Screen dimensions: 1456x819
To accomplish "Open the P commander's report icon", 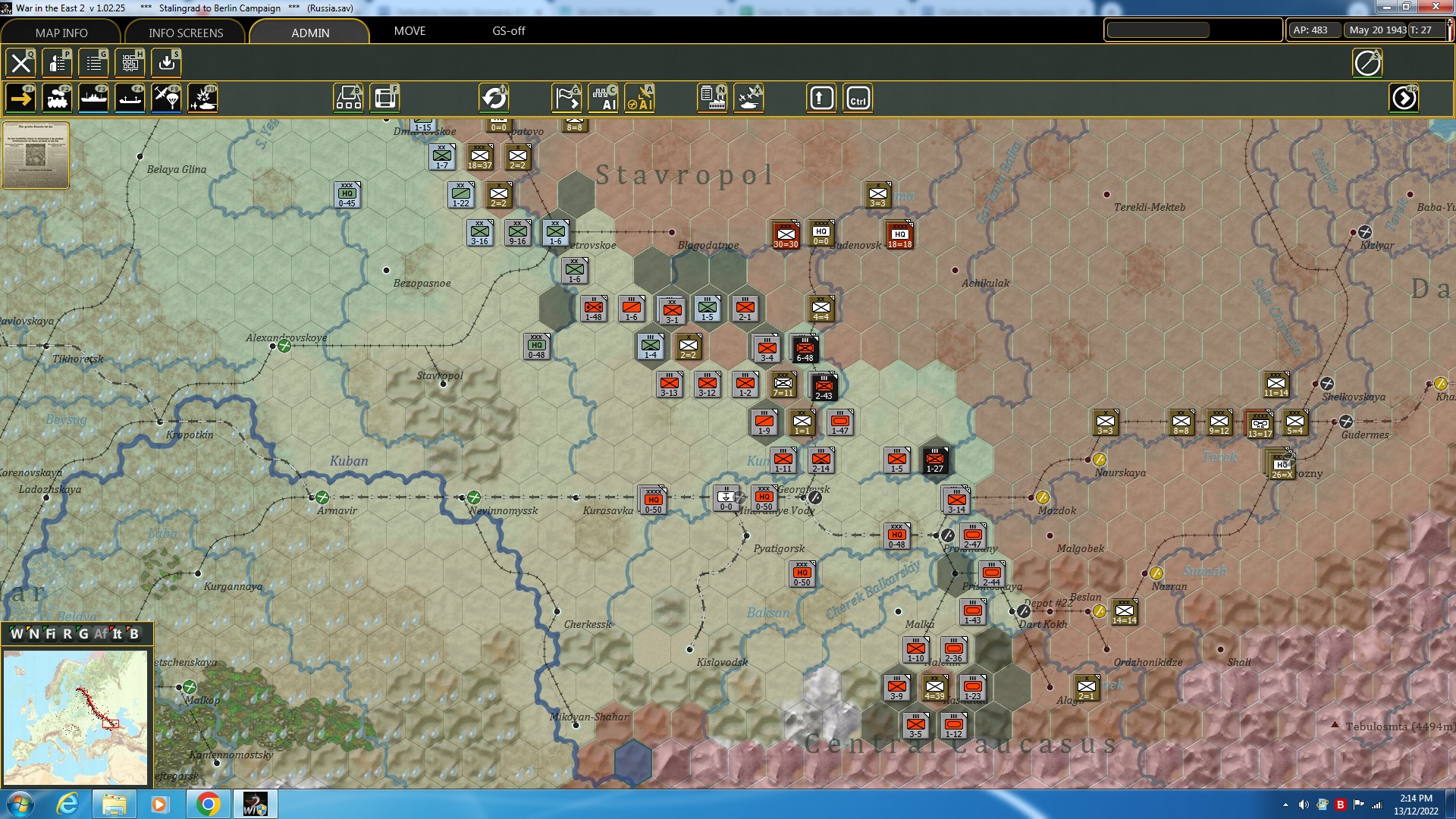I will pyautogui.click(x=57, y=63).
